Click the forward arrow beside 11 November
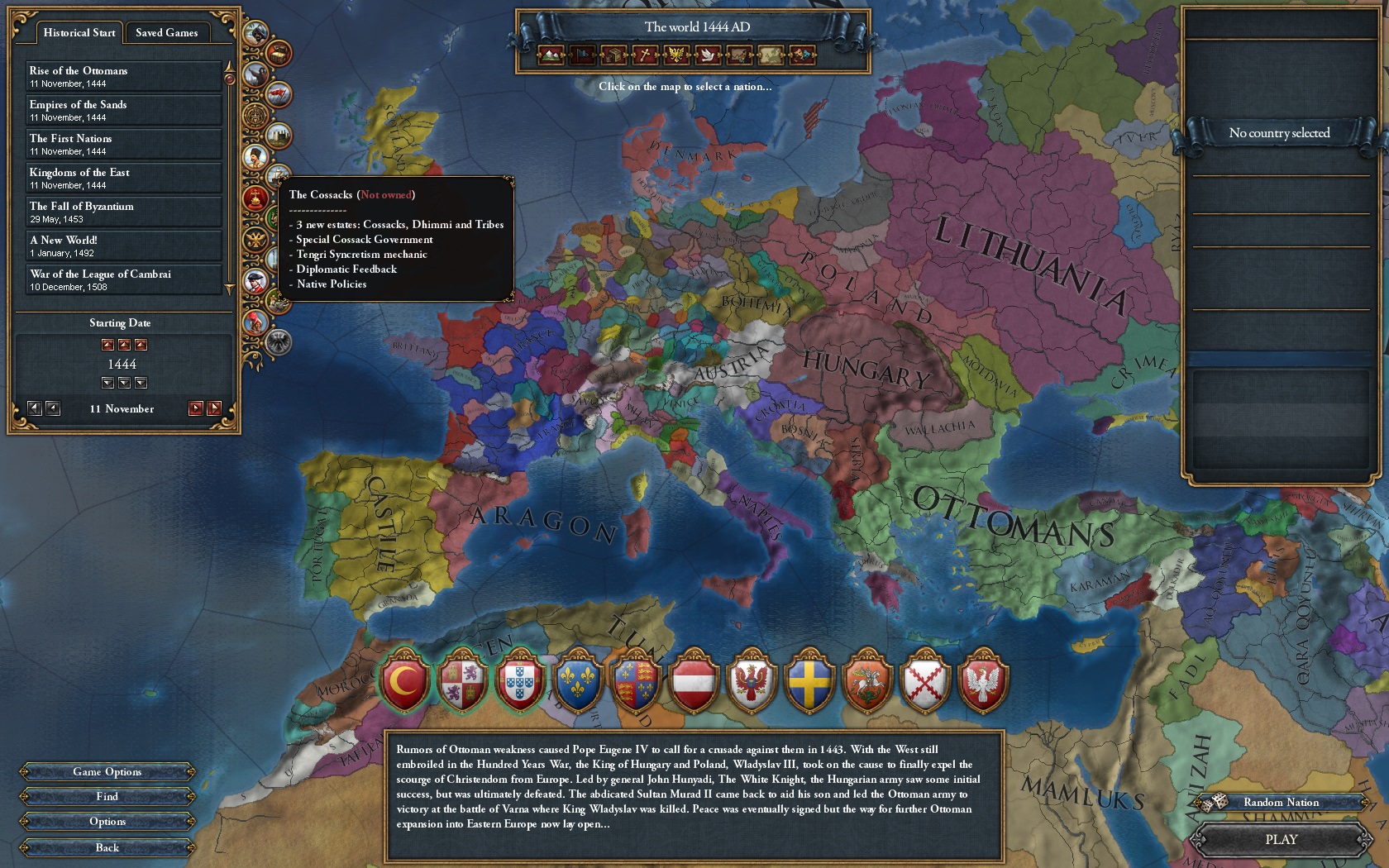This screenshot has height=868, width=1389. [x=195, y=408]
